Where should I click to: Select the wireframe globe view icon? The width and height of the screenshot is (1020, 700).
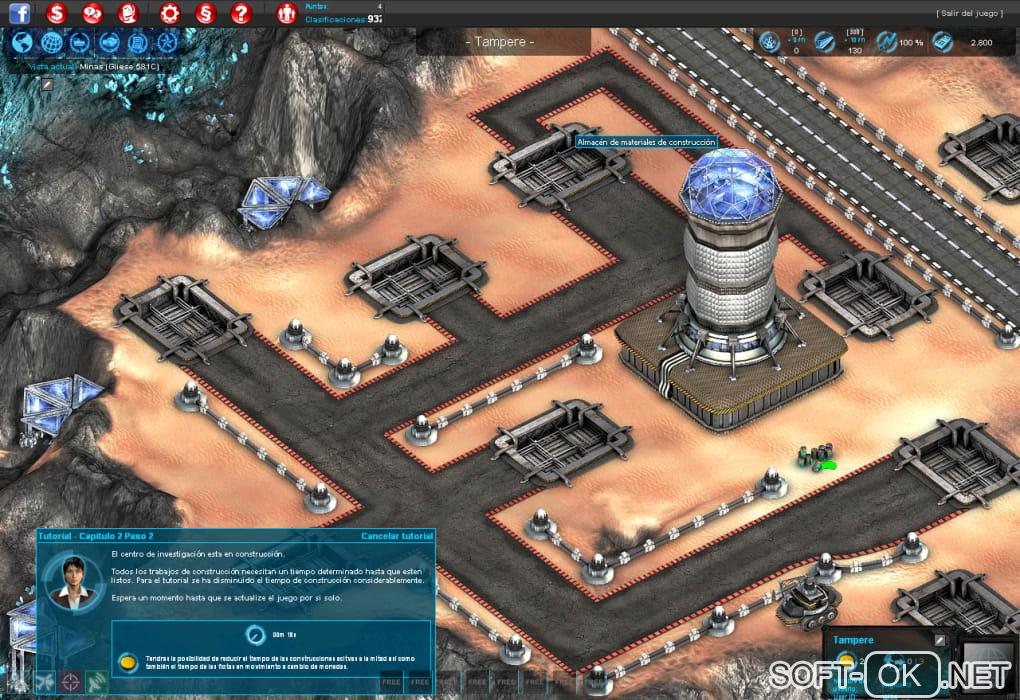click(x=52, y=43)
